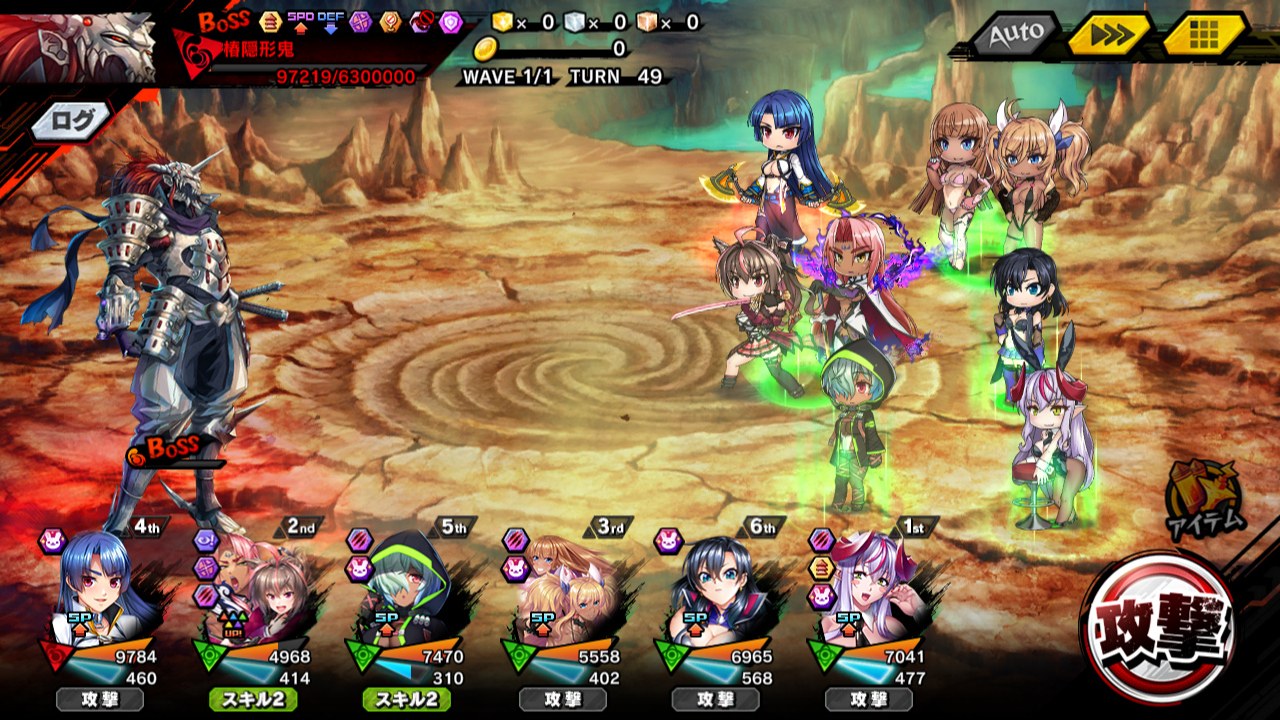Select the blue-haired 4th-turn character portrait

point(98,585)
